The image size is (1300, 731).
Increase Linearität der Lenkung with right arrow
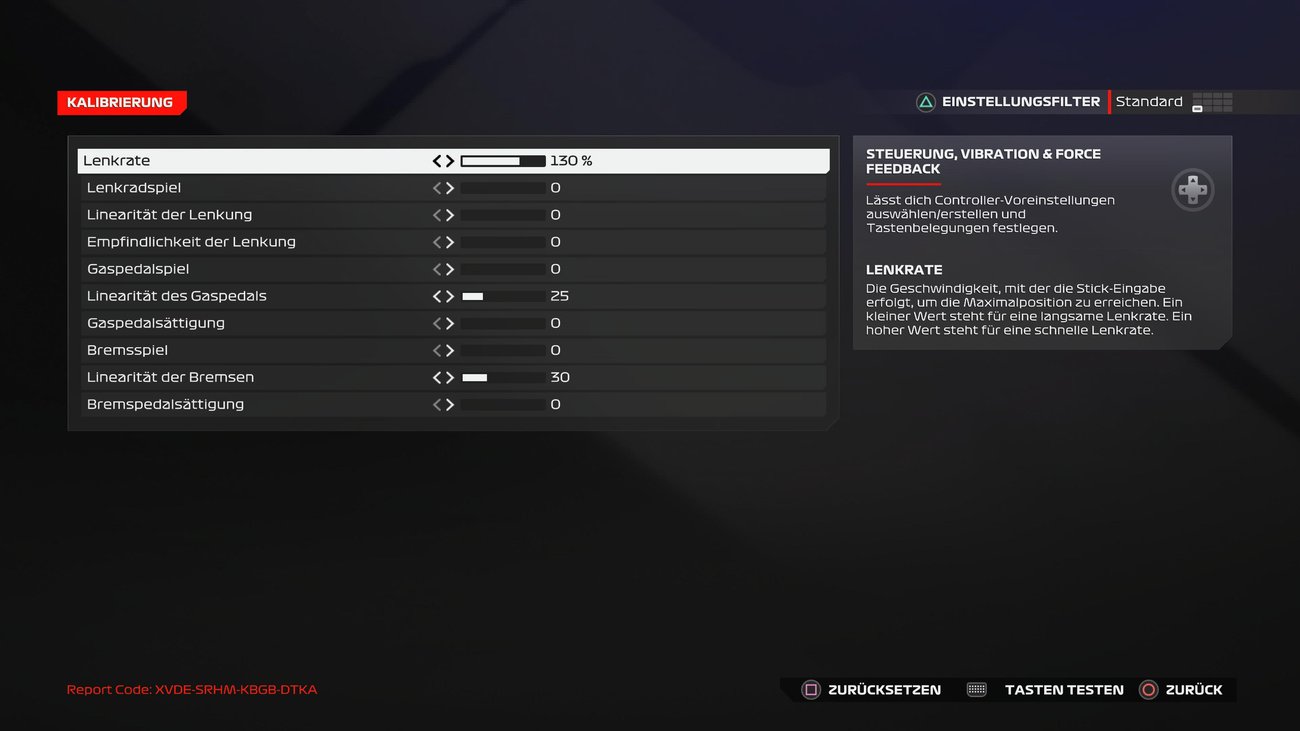(450, 214)
